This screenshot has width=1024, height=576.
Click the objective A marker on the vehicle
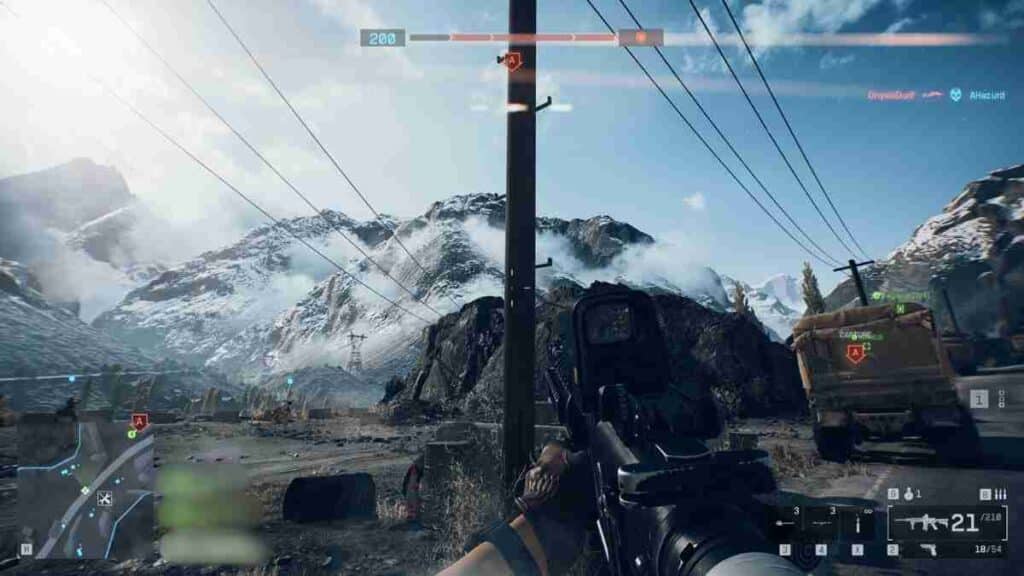tap(855, 352)
